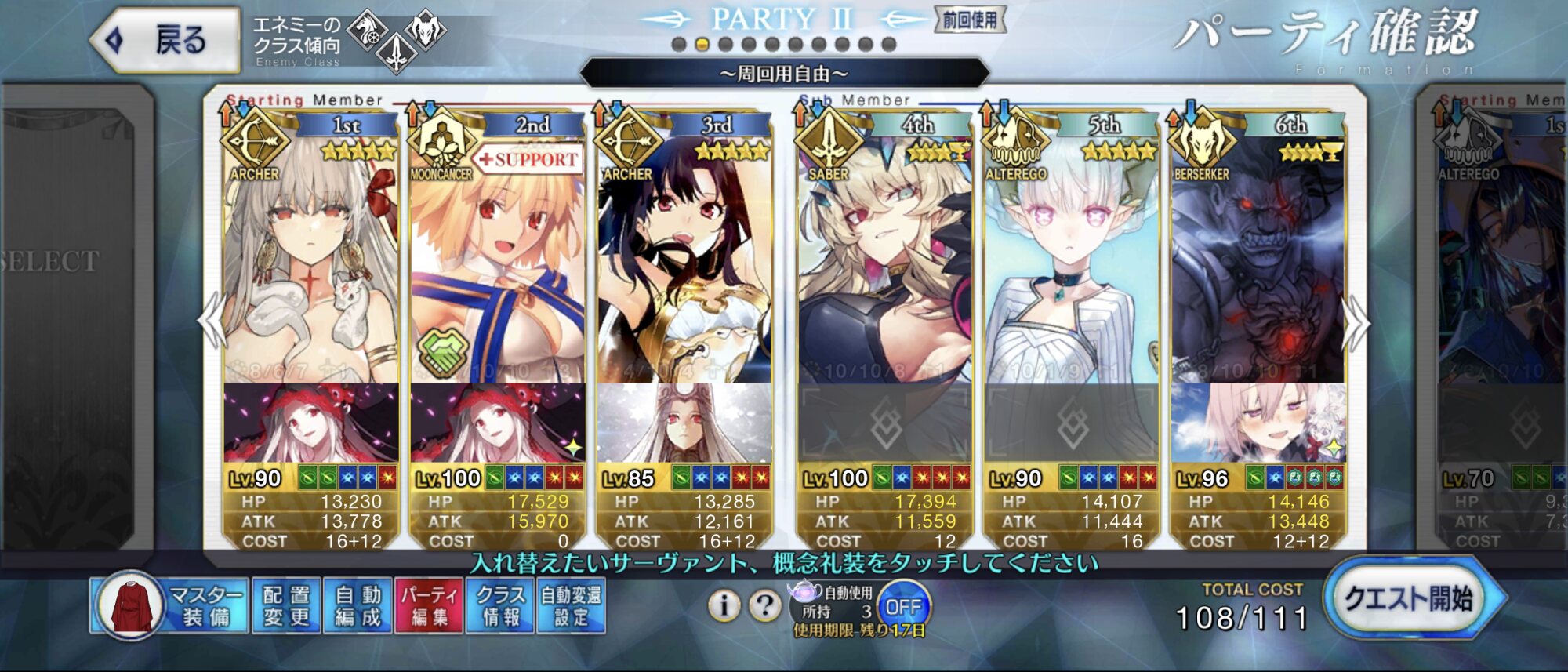
Task: Open パーティ編集 party edit
Action: (x=430, y=605)
